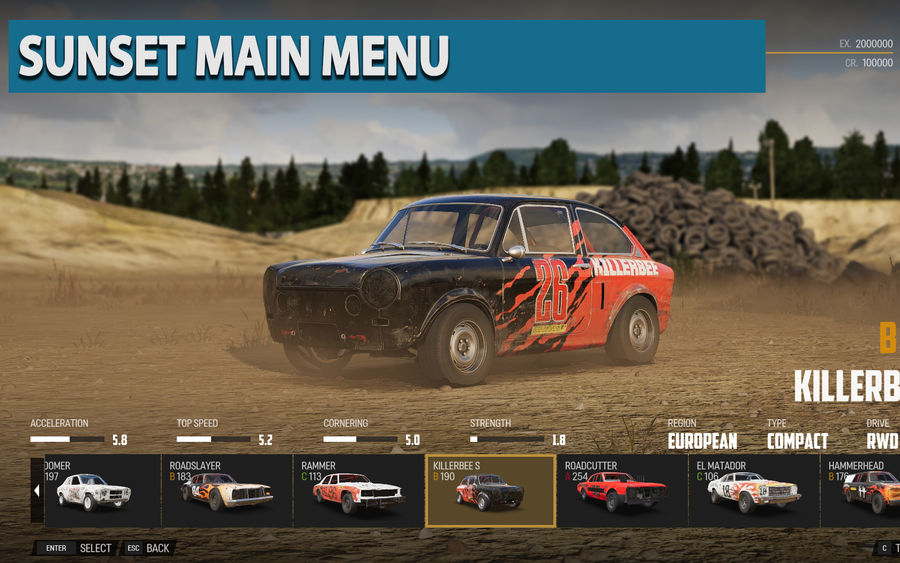The image size is (900, 563).
Task: Click the left arrow of the car list
Action: click(x=37, y=491)
